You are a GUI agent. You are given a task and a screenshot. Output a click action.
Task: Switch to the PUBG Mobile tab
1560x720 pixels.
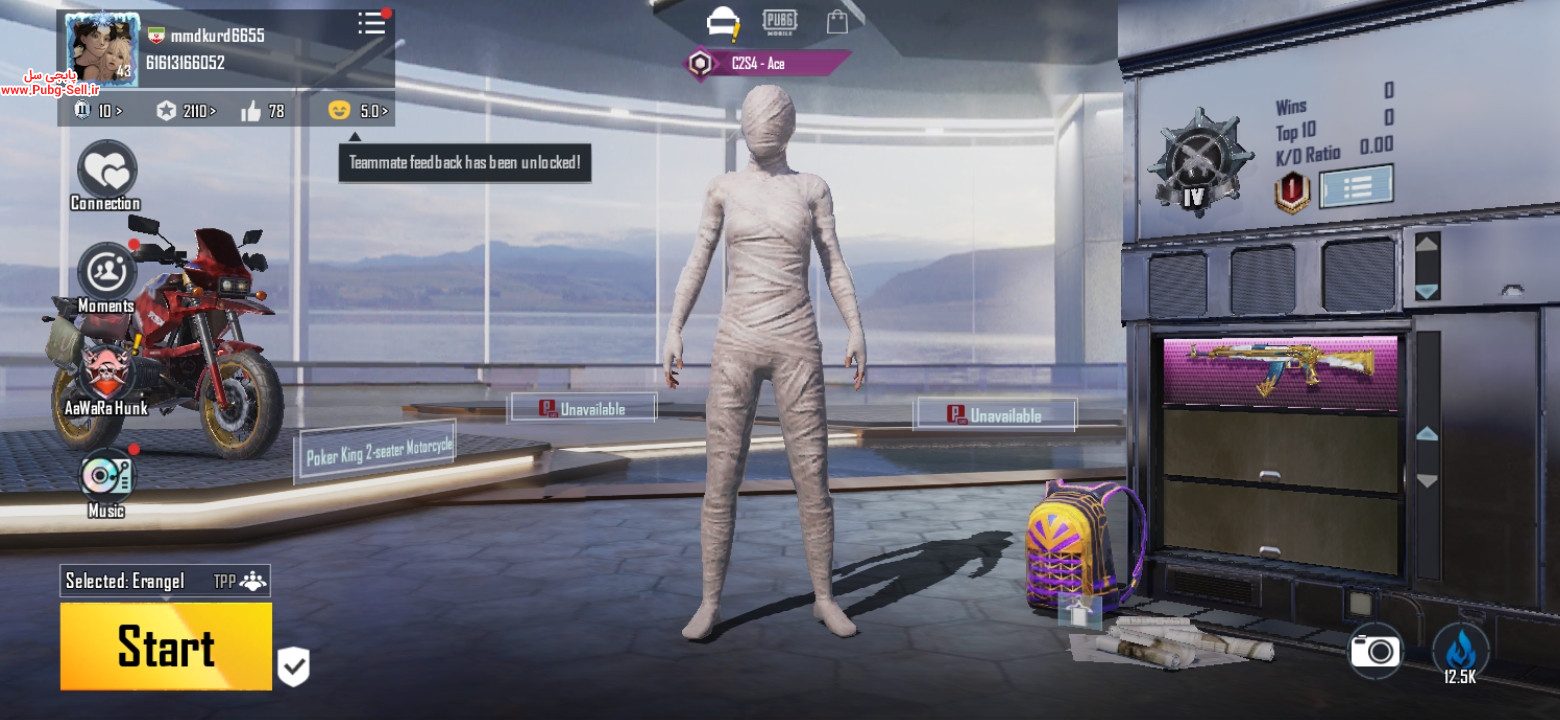[780, 22]
